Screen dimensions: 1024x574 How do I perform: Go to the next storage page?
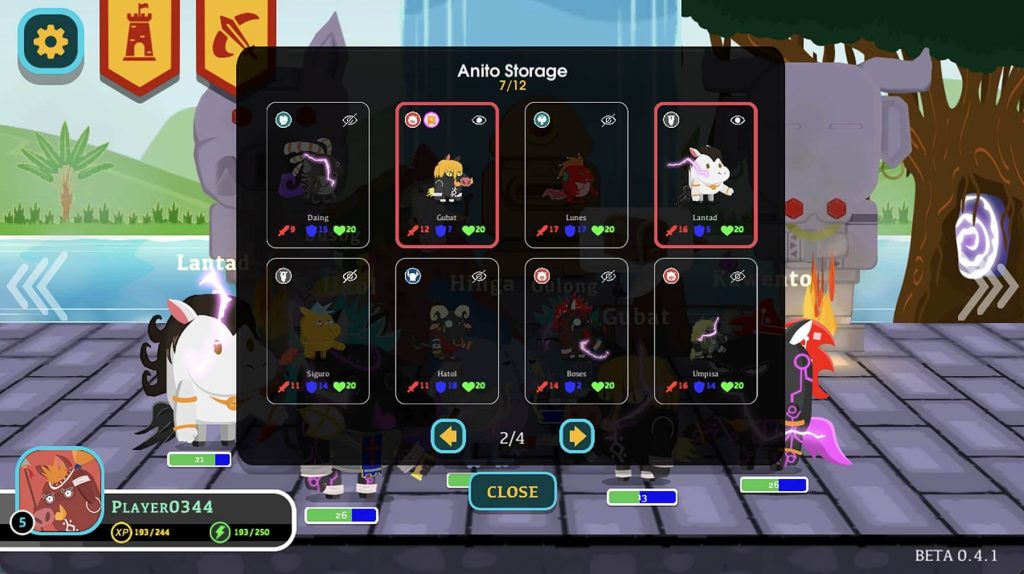point(577,436)
